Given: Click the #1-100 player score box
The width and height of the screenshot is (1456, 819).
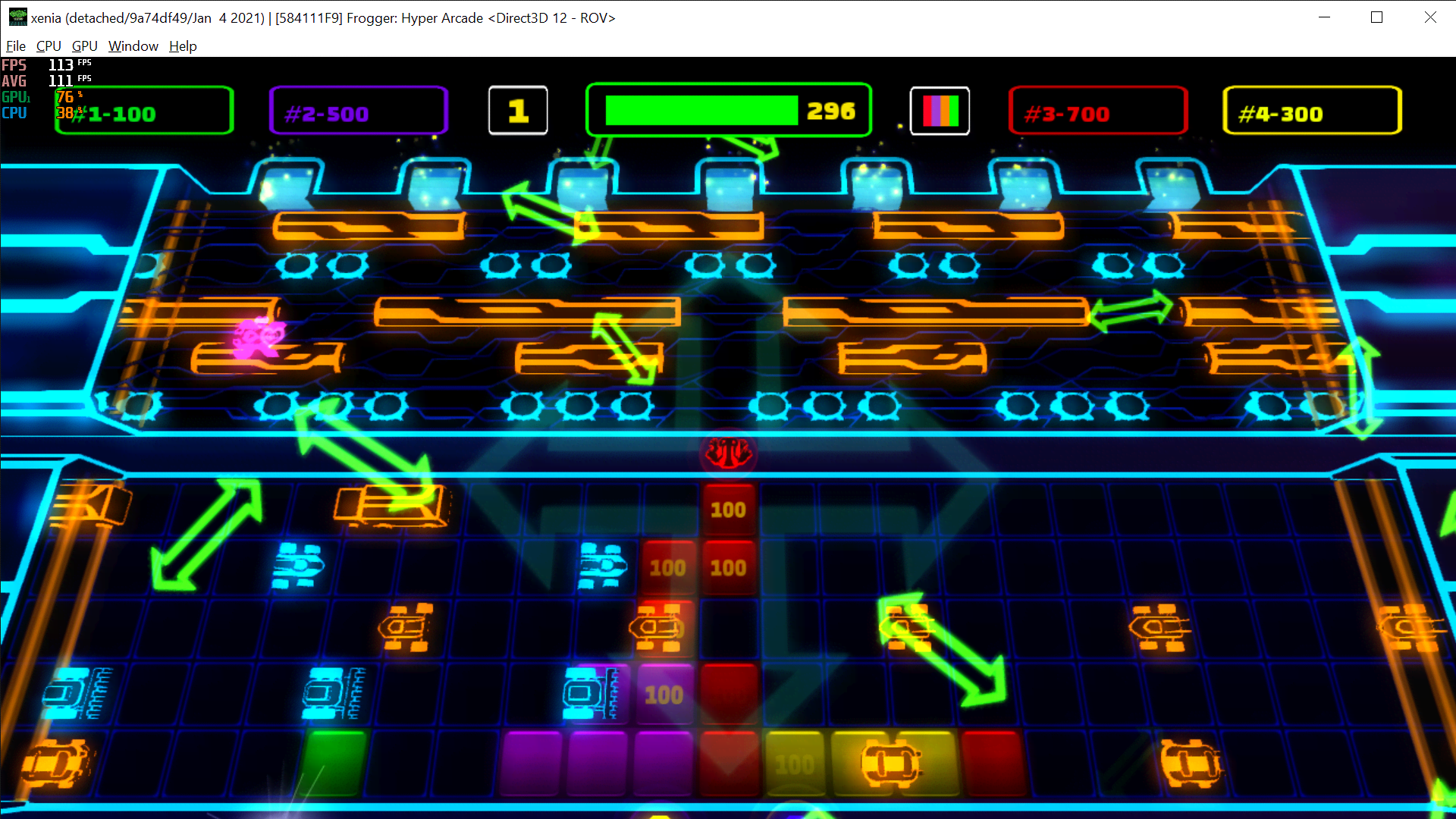Looking at the screenshot, I should point(143,110).
